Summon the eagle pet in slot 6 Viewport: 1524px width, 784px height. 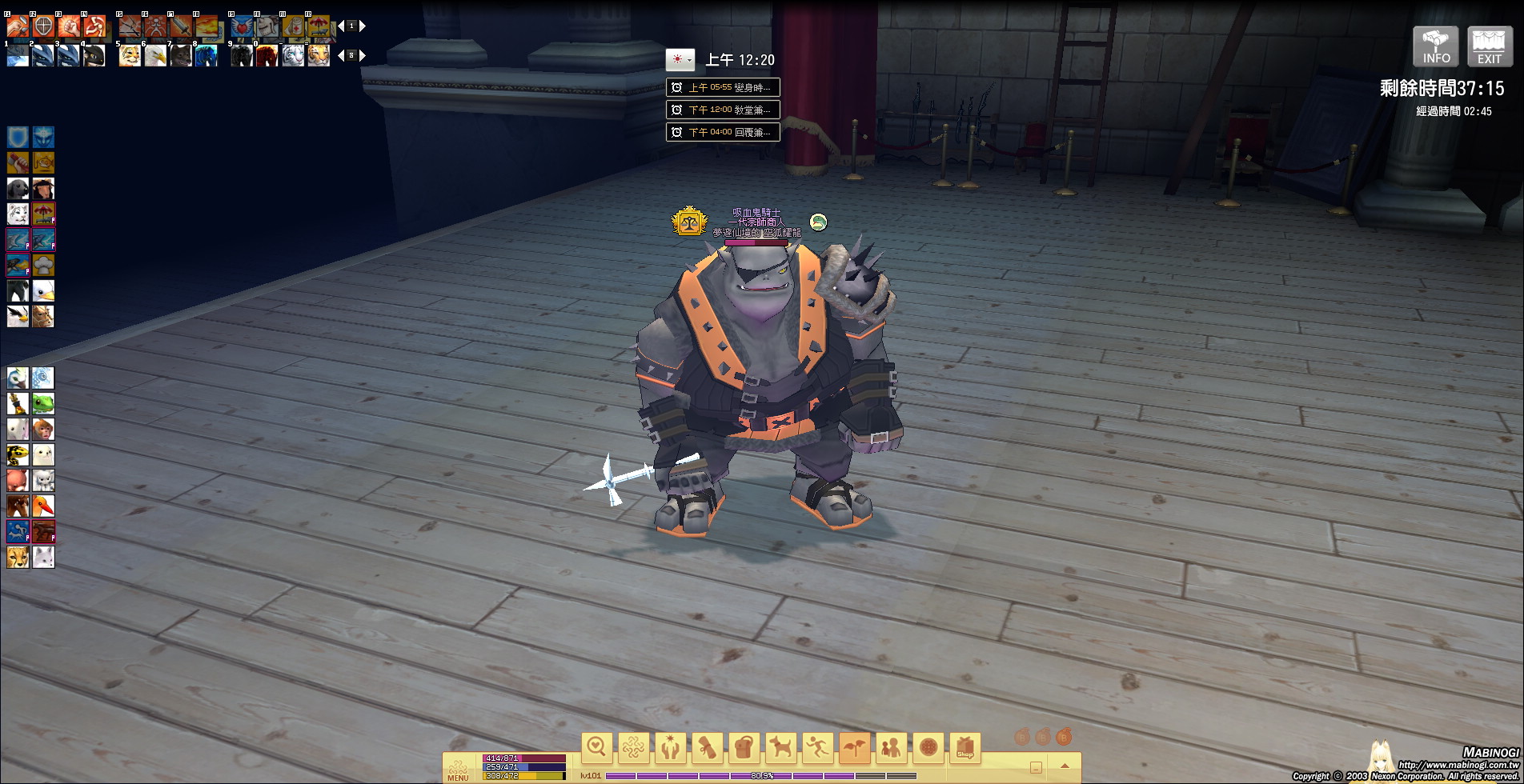155,56
